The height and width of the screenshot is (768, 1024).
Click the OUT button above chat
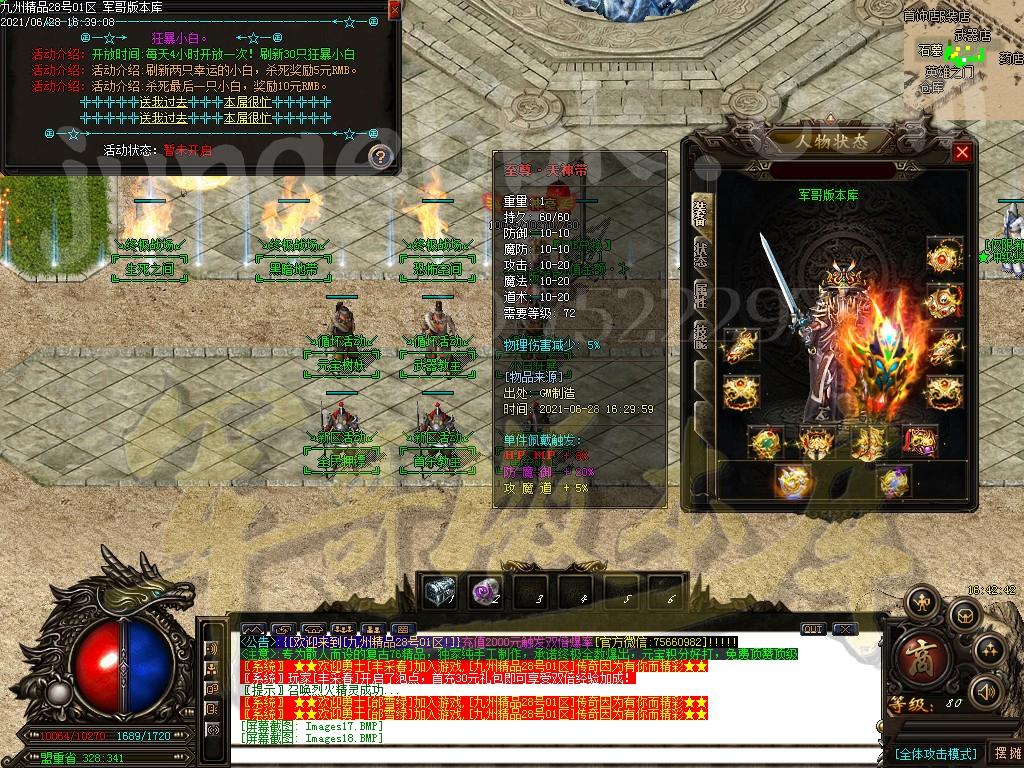click(813, 629)
